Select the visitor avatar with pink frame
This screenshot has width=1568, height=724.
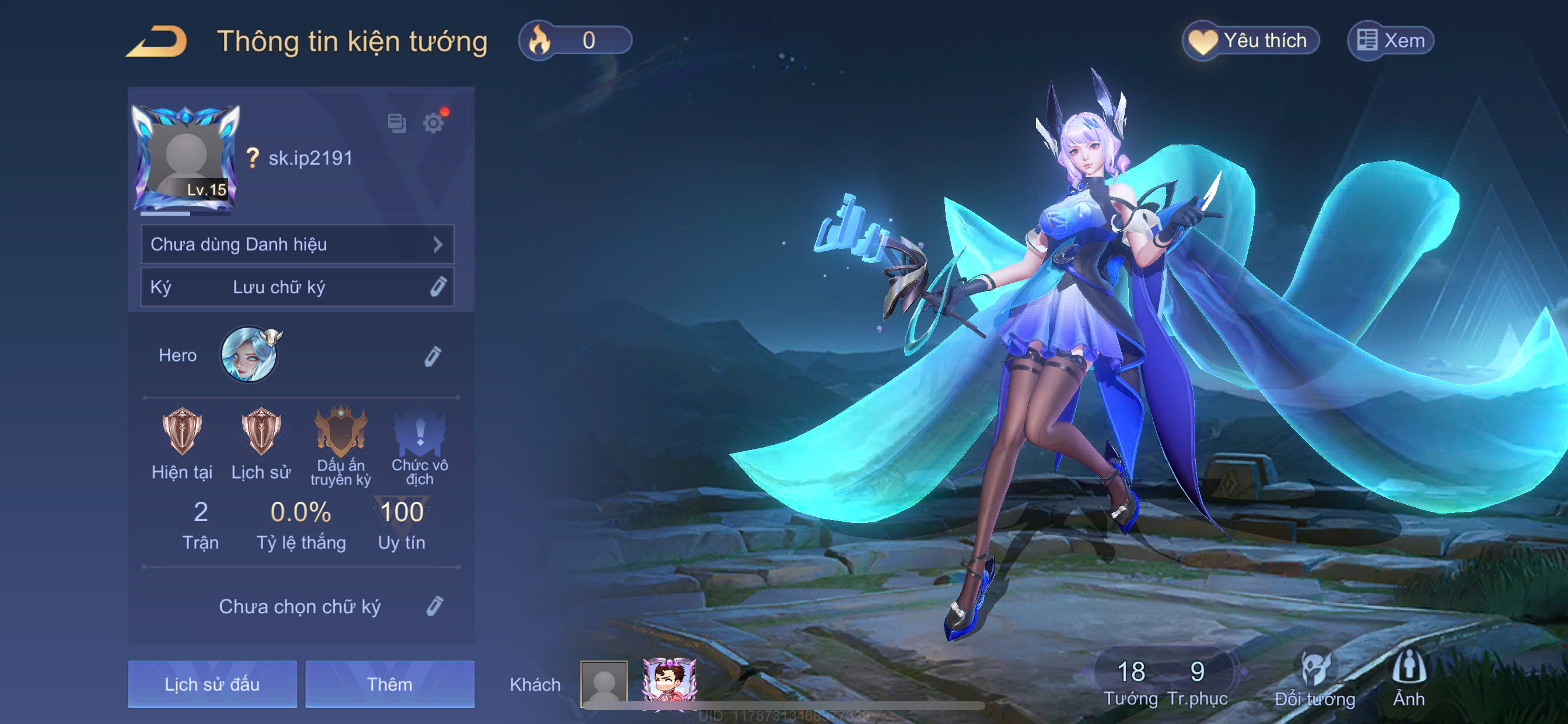point(669,681)
